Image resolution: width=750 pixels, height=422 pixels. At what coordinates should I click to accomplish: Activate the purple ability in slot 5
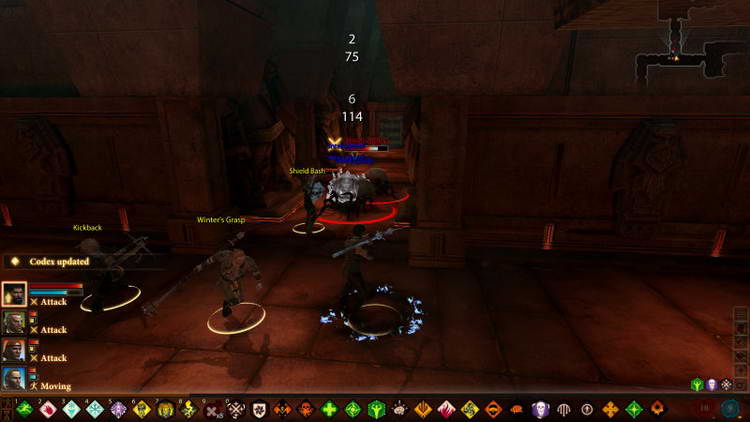[x=118, y=409]
